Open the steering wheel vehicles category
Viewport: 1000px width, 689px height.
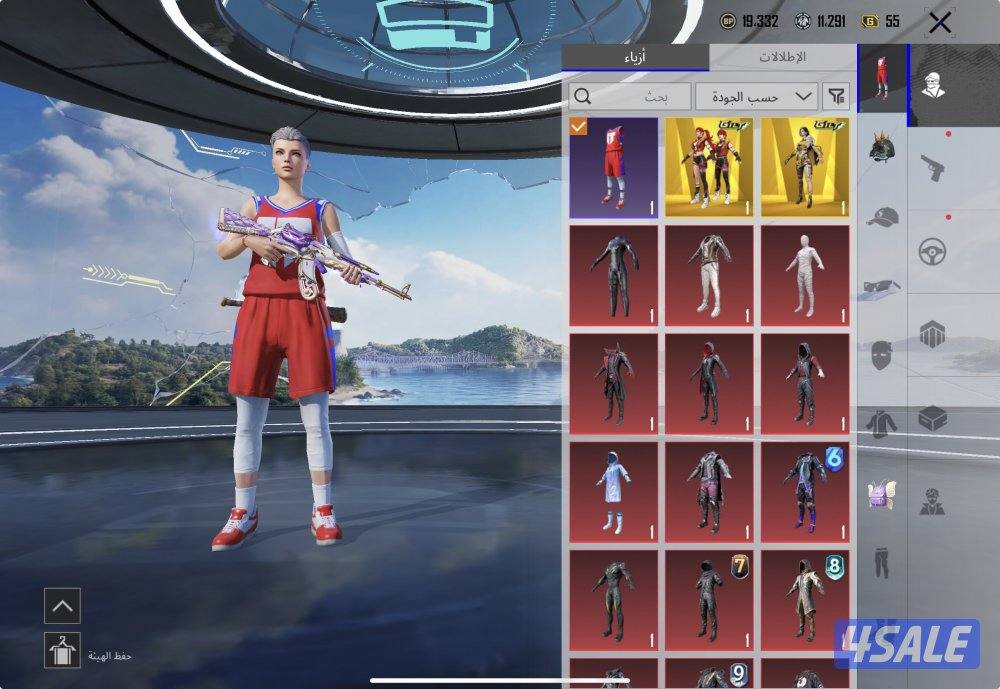[933, 250]
